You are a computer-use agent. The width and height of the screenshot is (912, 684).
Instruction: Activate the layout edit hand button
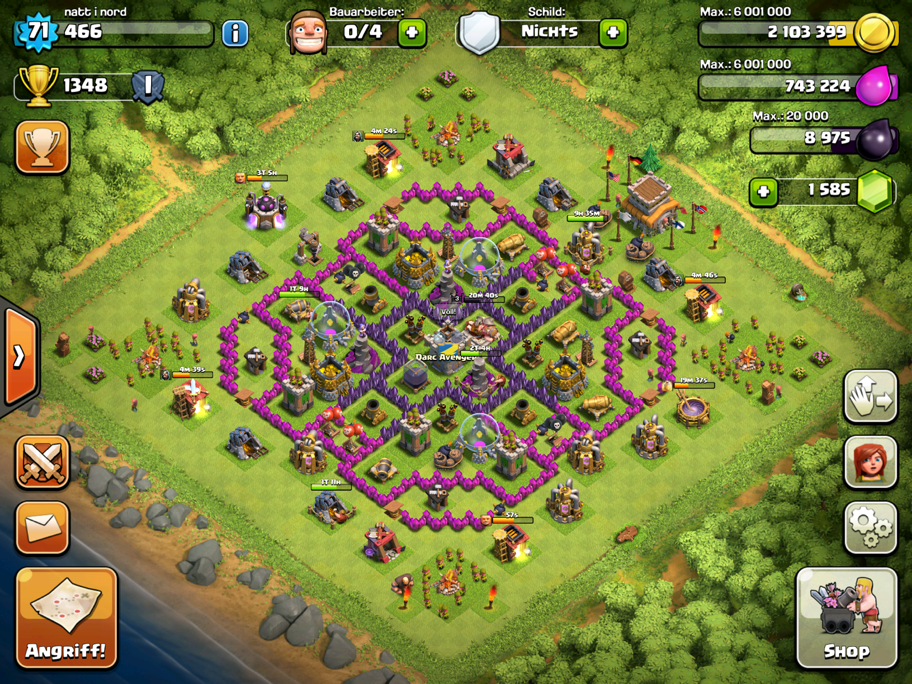[x=870, y=398]
